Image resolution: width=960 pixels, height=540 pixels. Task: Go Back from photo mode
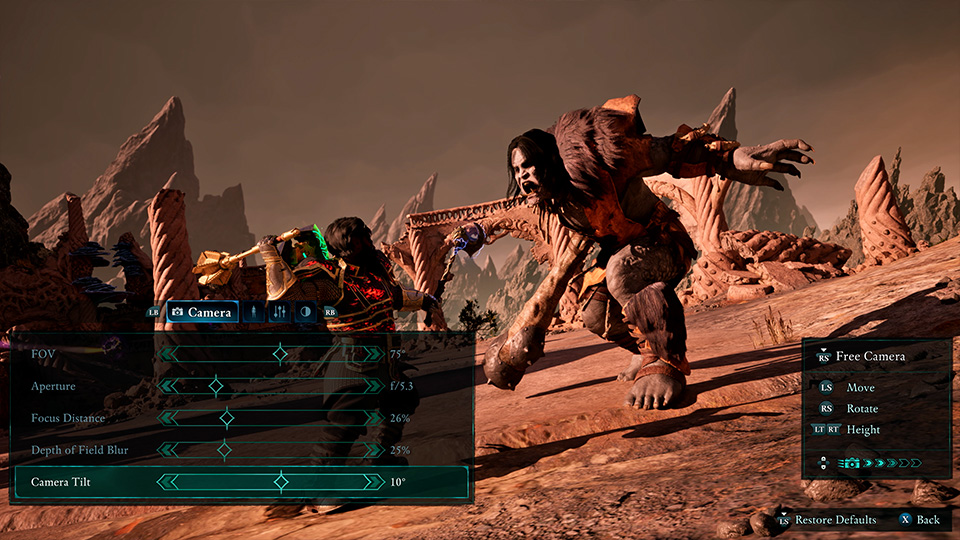pyautogui.click(x=927, y=520)
